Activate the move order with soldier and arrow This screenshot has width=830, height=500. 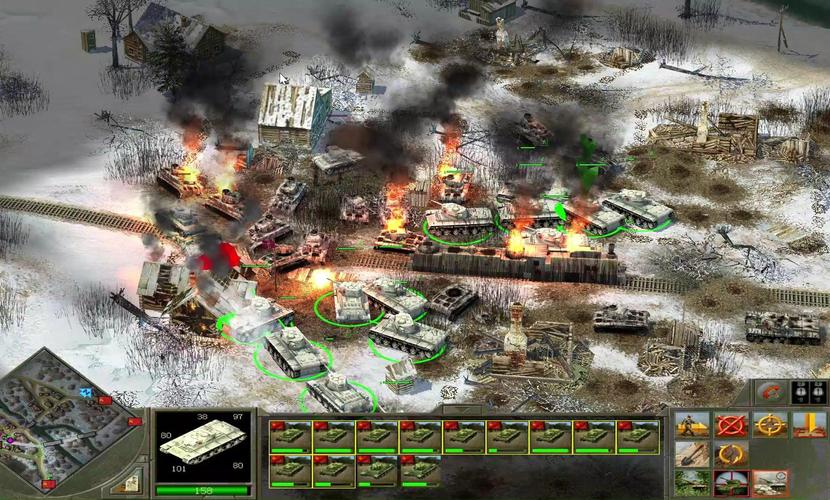point(692,425)
